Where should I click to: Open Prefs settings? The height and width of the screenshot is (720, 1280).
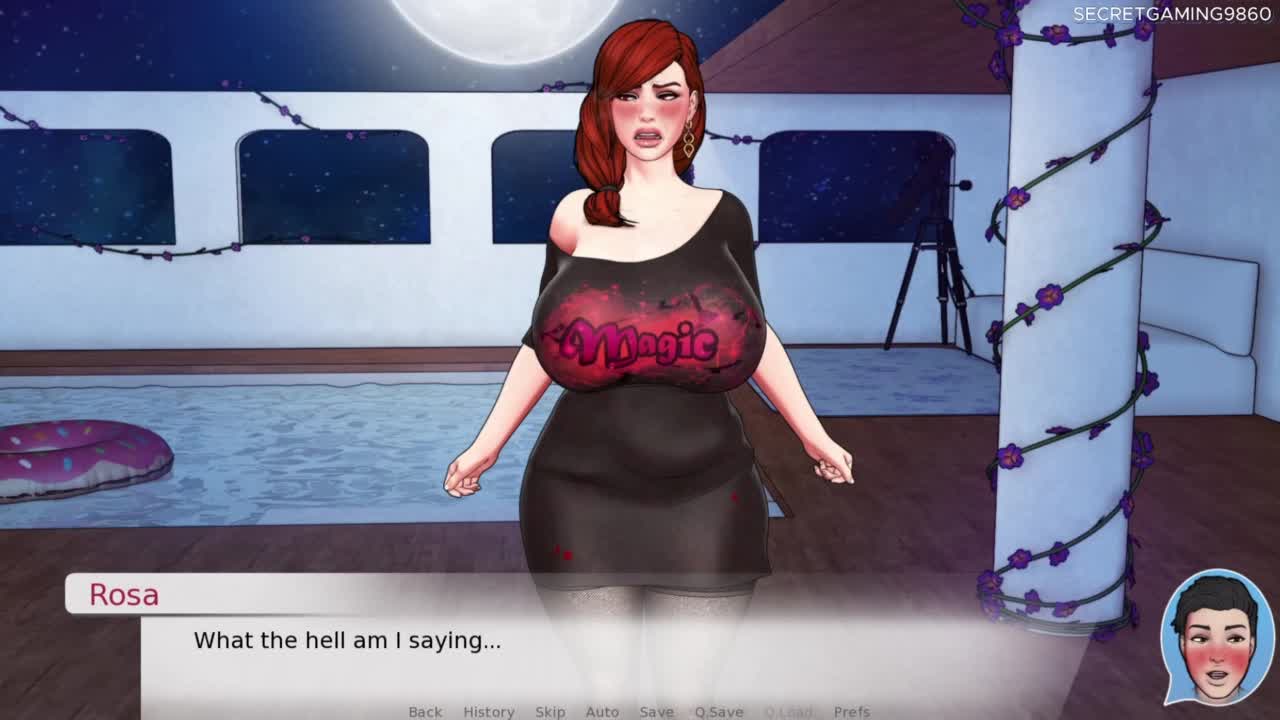pyautogui.click(x=852, y=711)
